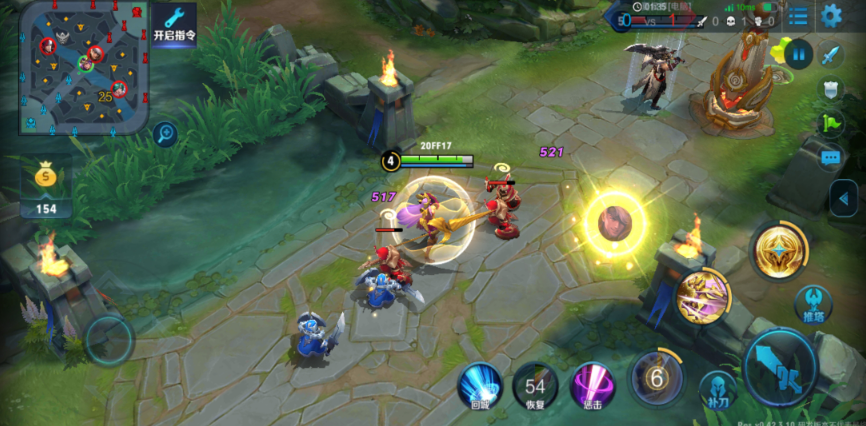866x426 pixels.
Task: Tap the magnifier button below the minimap
Action: click(x=165, y=133)
